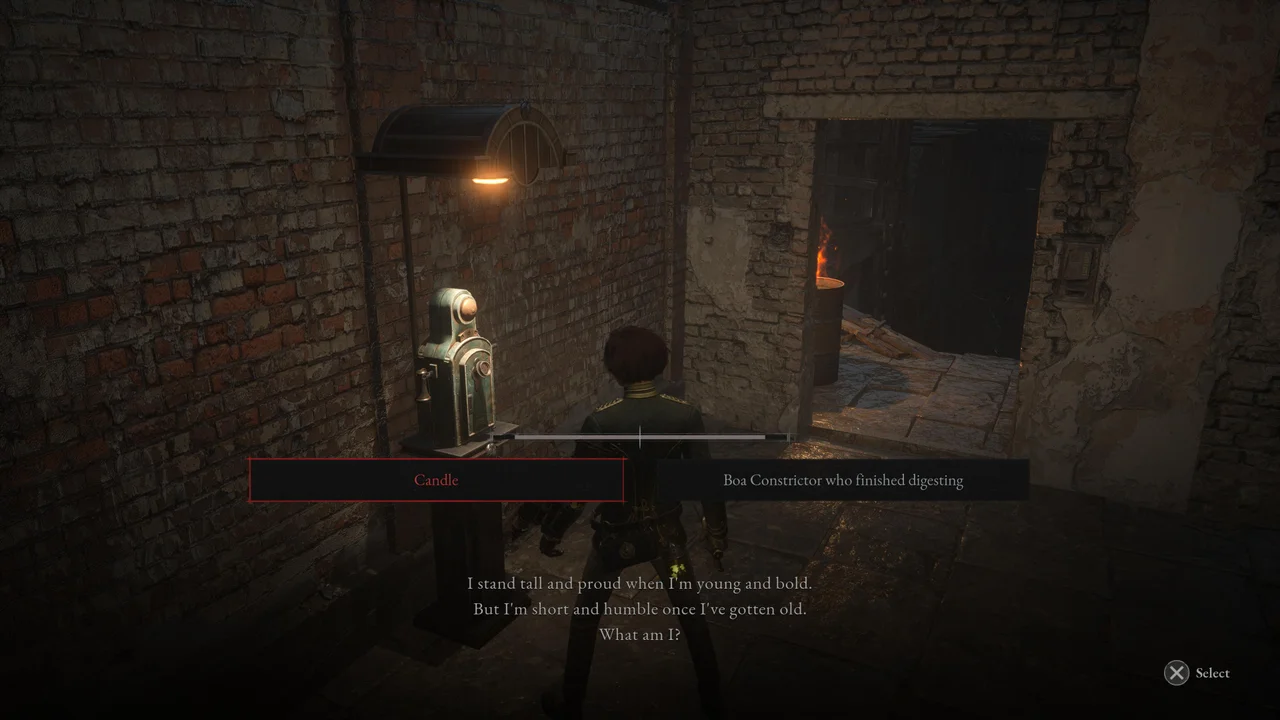Click the Select label next to the X icon

click(1212, 673)
